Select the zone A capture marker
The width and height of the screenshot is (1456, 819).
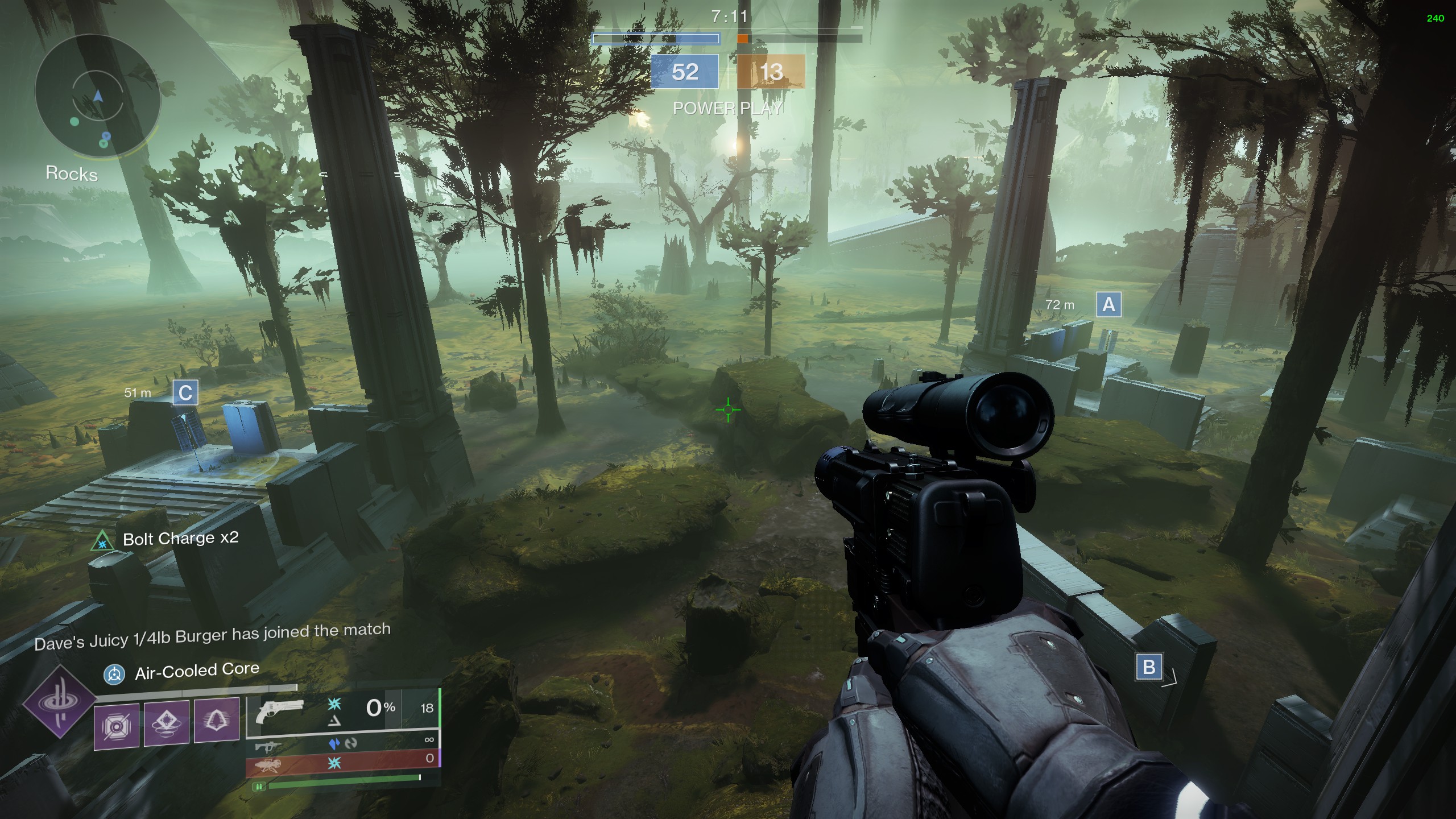(x=1108, y=305)
